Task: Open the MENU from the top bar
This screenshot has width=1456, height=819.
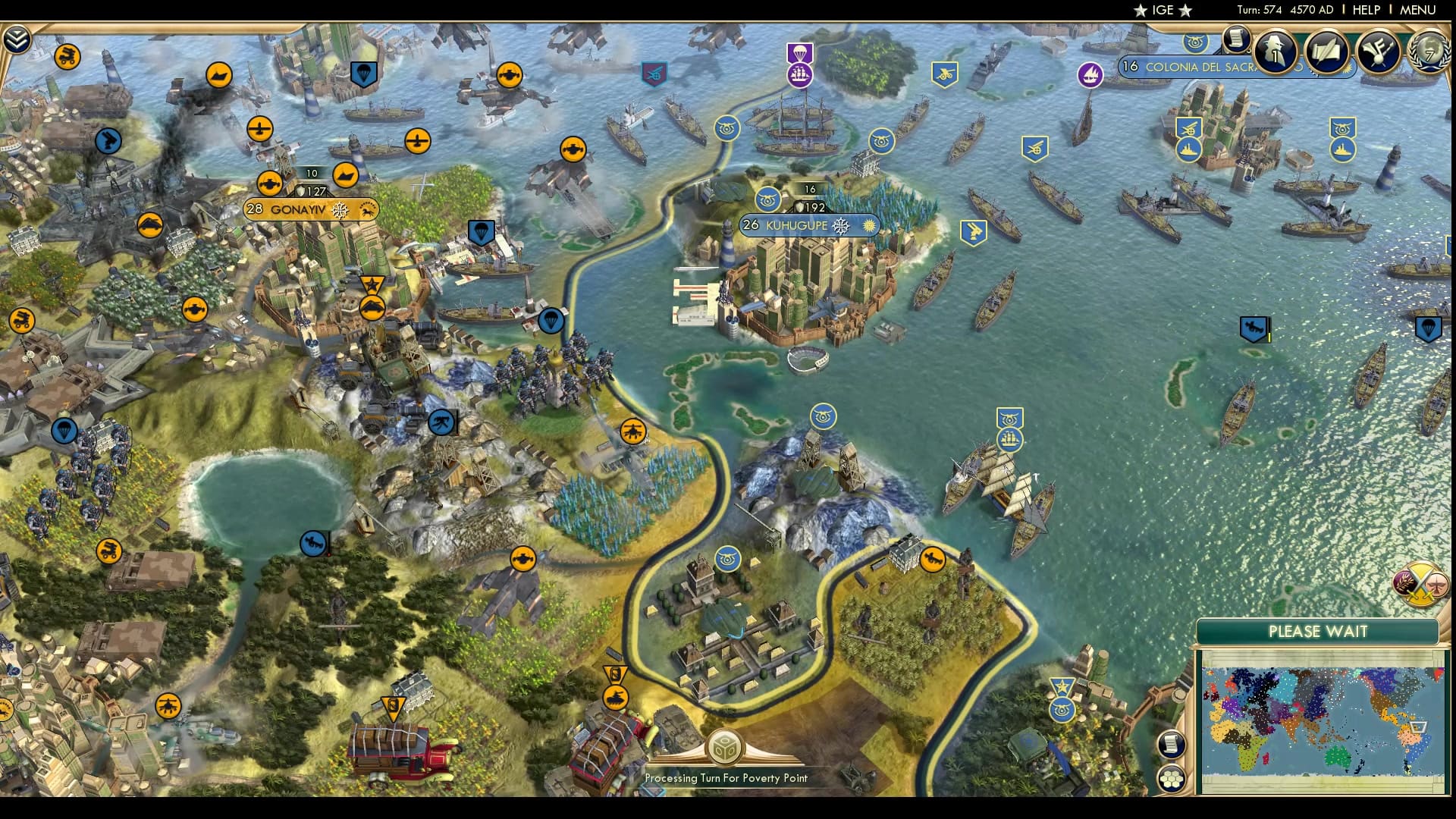Action: (x=1426, y=10)
